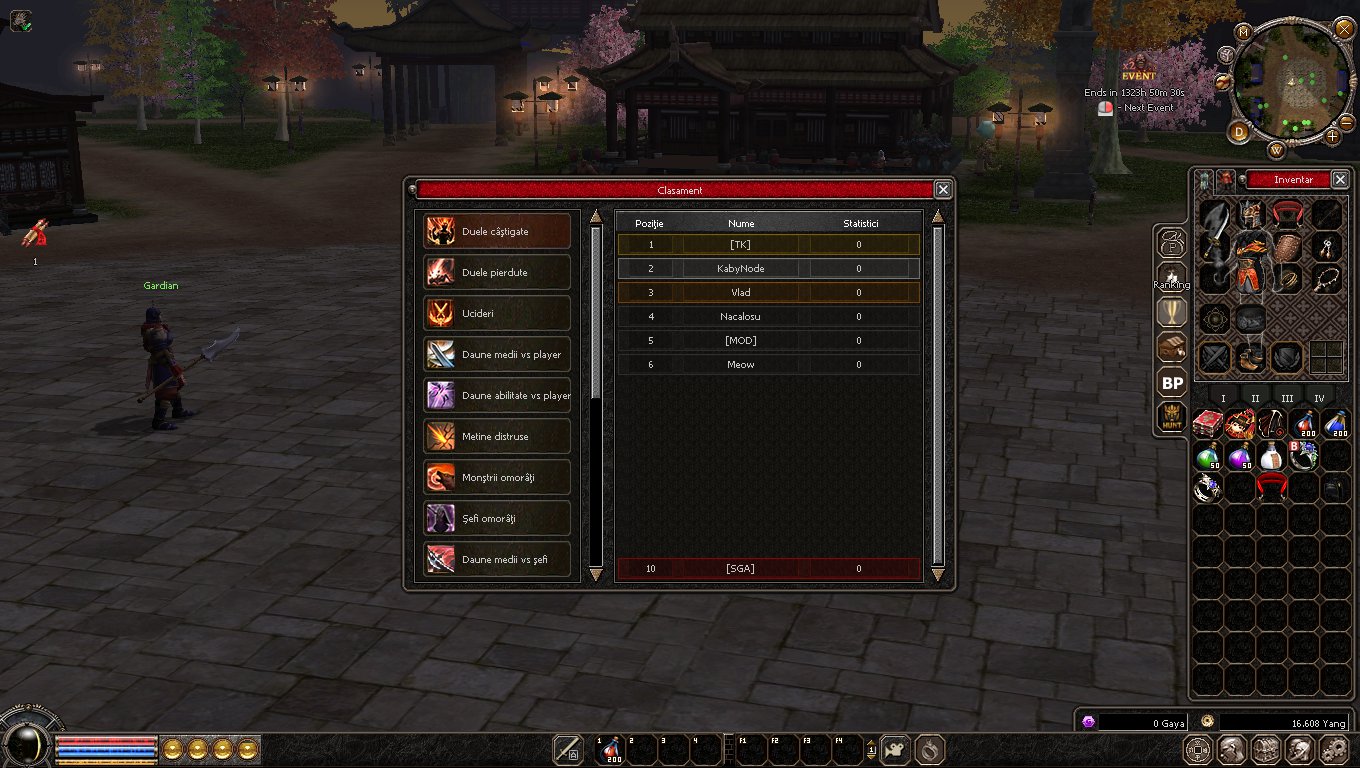Viewport: 1360px width, 768px height.
Task: Select the Monştrii omorâţi ranking category
Action: click(497, 477)
